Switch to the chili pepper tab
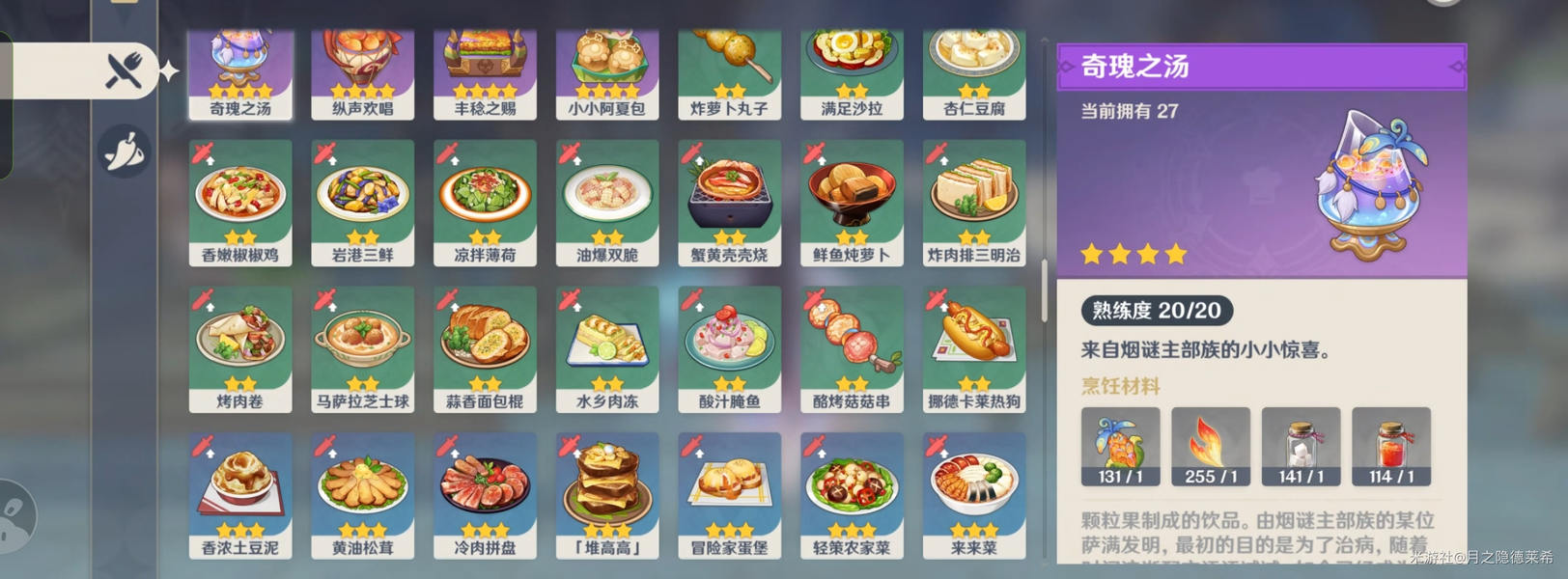1568x579 pixels. (x=126, y=152)
